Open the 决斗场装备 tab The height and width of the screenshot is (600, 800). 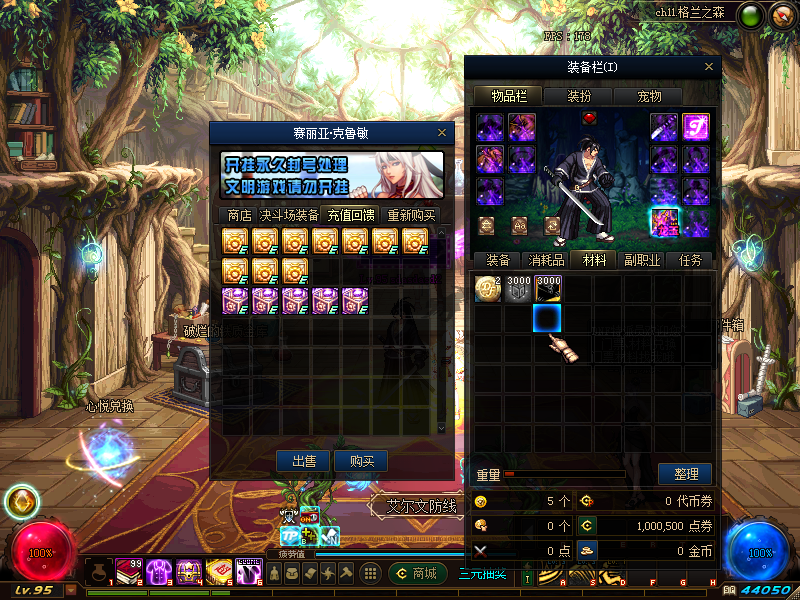290,215
